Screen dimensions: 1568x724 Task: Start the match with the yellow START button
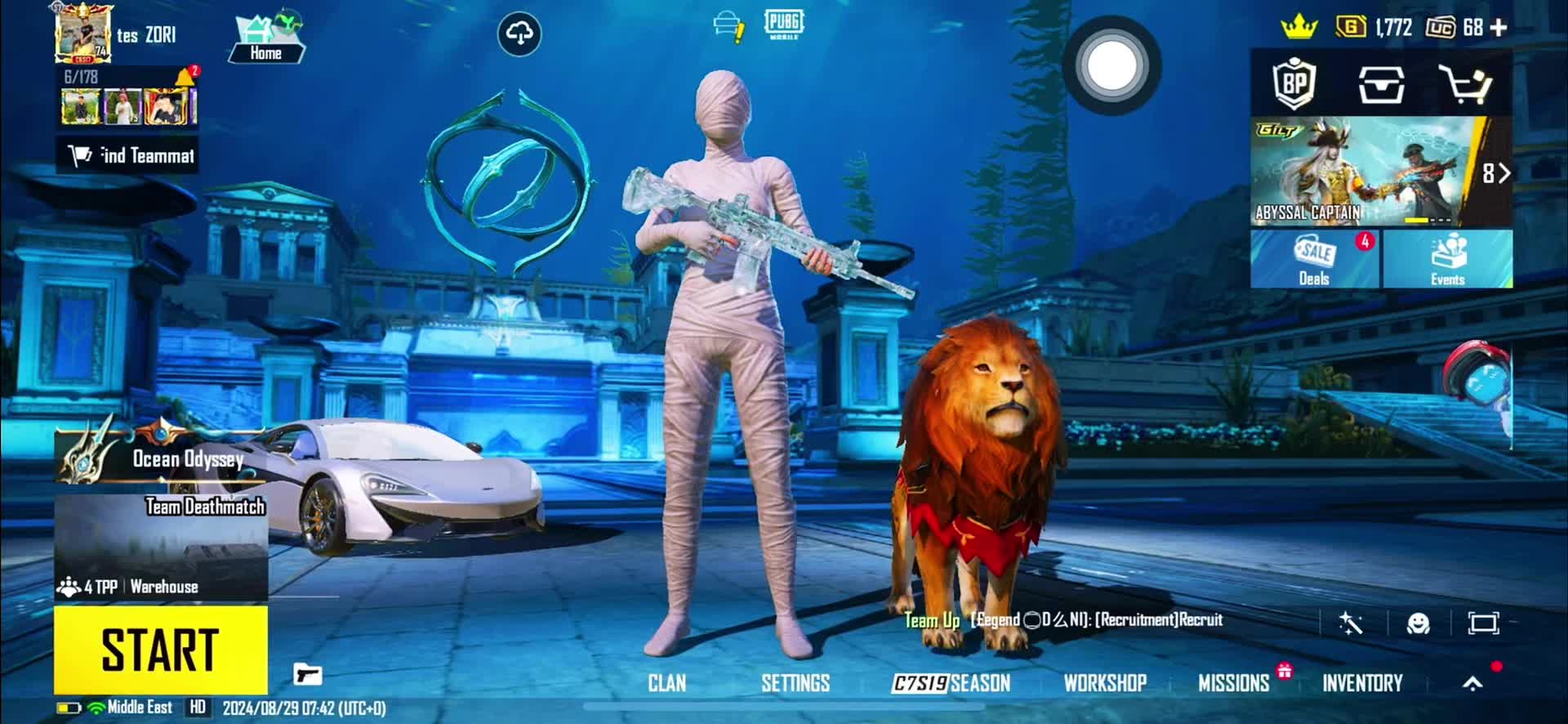point(161,650)
